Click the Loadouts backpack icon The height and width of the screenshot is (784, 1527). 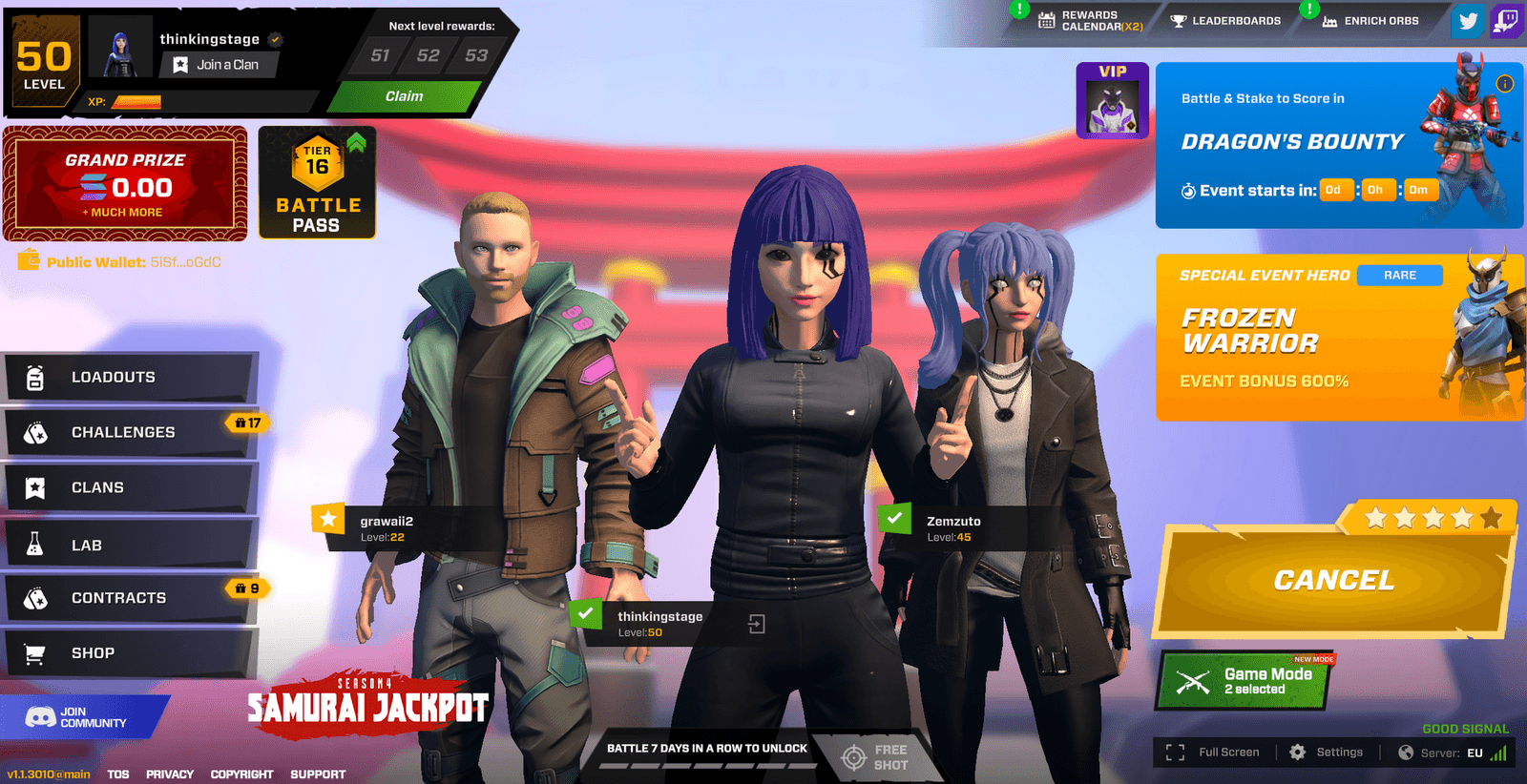tap(35, 376)
